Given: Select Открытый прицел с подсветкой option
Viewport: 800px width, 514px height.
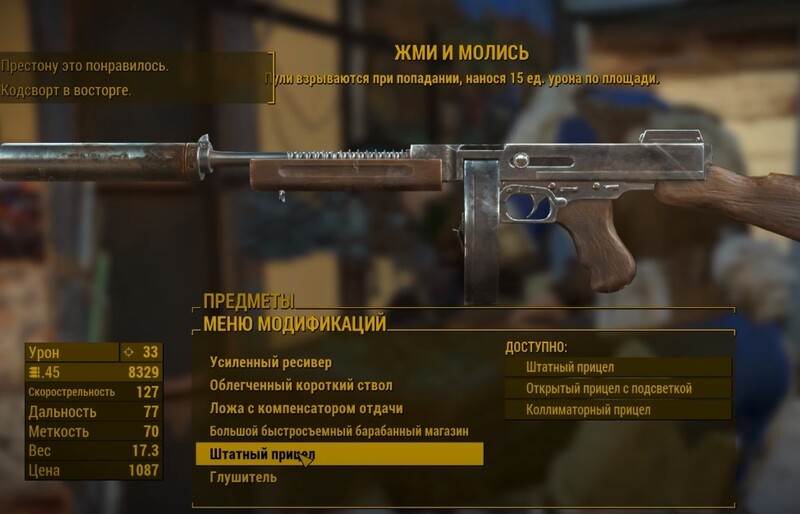Looking at the screenshot, I should click(x=617, y=388).
